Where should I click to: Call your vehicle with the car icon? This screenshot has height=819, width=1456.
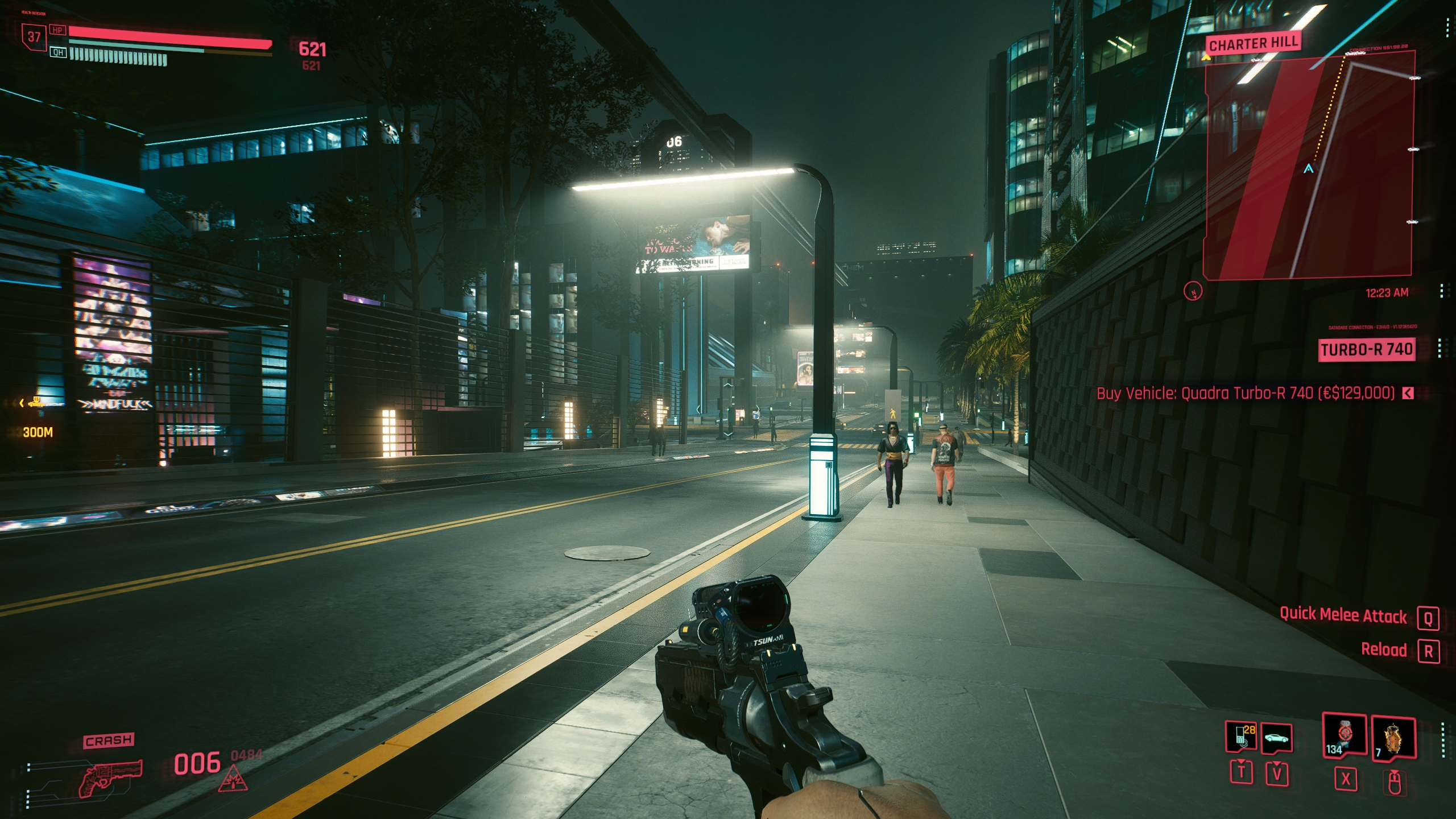click(x=1276, y=738)
